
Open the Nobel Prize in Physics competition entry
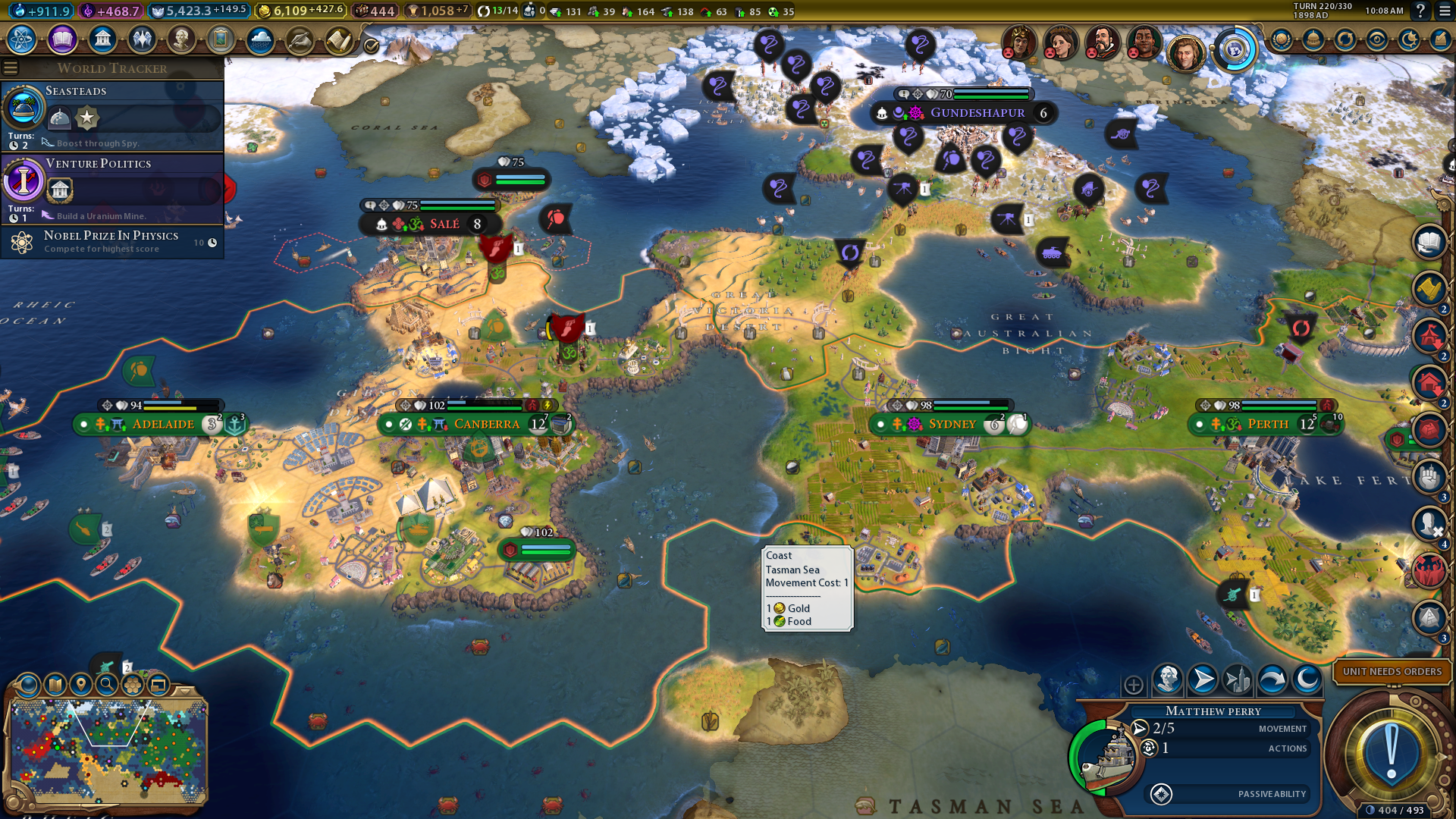click(112, 242)
